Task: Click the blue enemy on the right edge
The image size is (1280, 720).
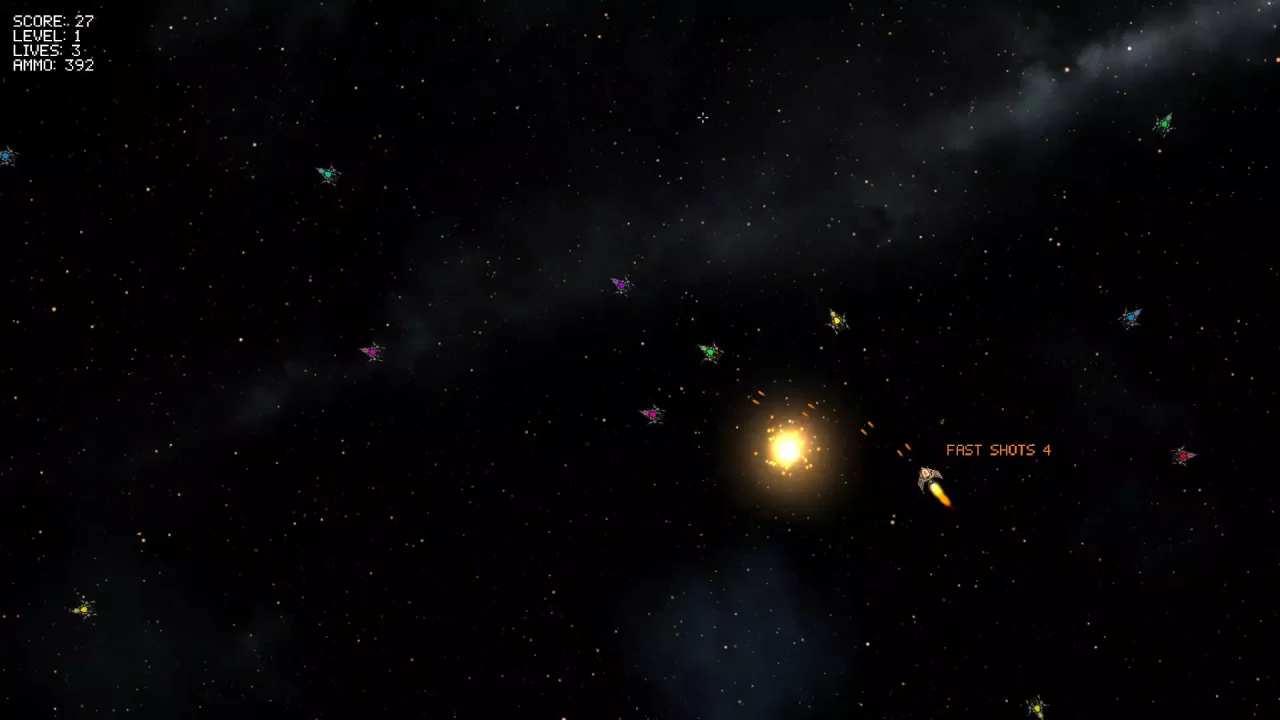Action: click(1130, 315)
